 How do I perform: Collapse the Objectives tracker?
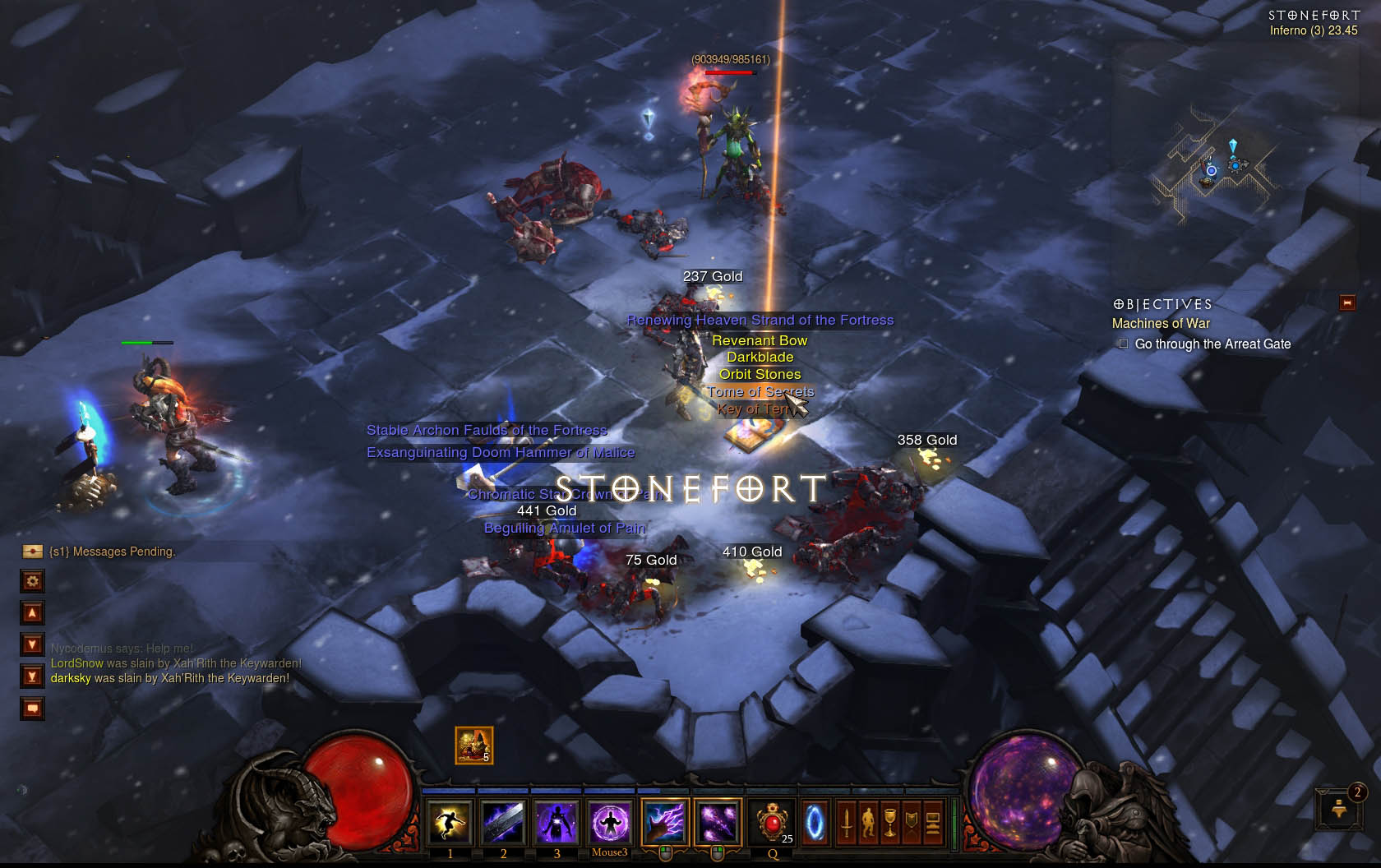(x=1347, y=303)
